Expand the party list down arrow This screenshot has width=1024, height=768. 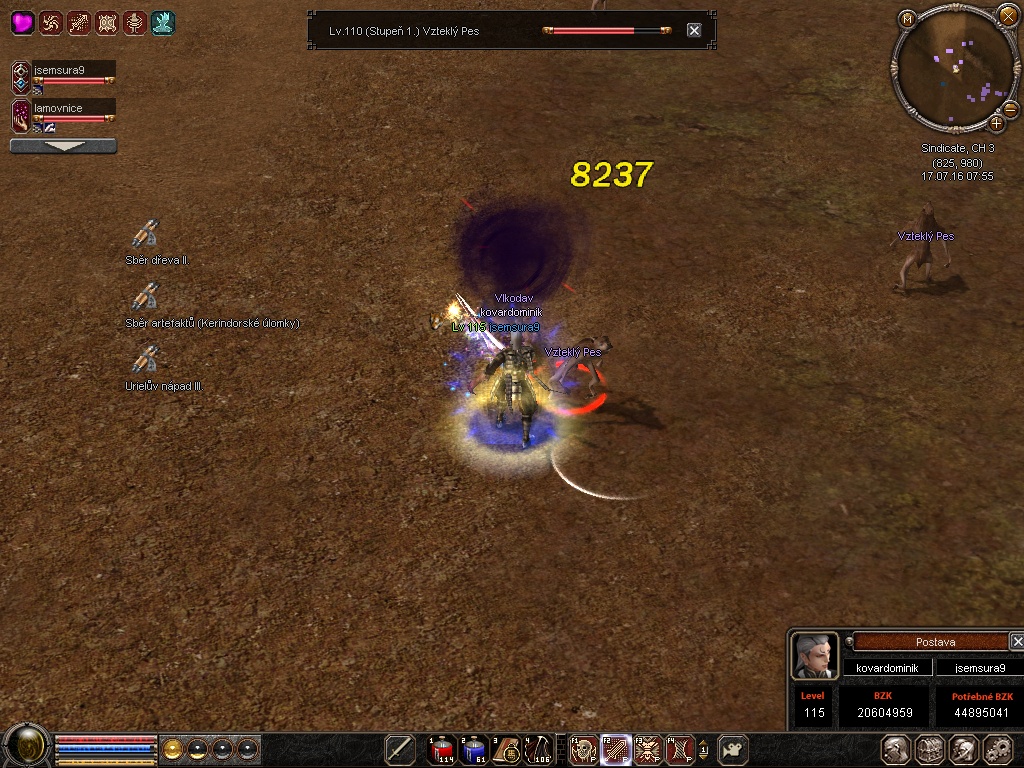(63, 146)
